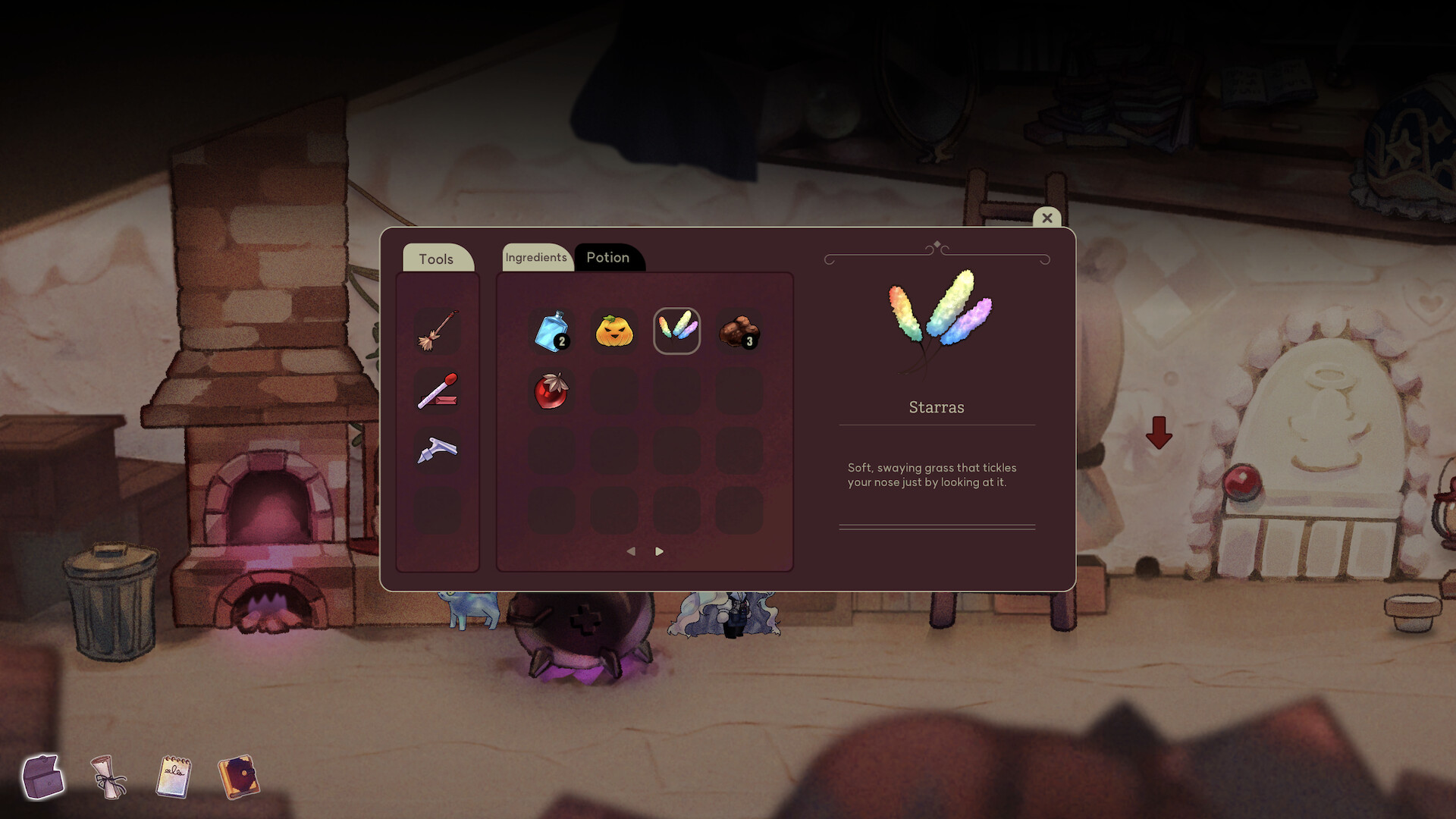Select the red fruit ingredient
1456x819 pixels.
point(552,391)
